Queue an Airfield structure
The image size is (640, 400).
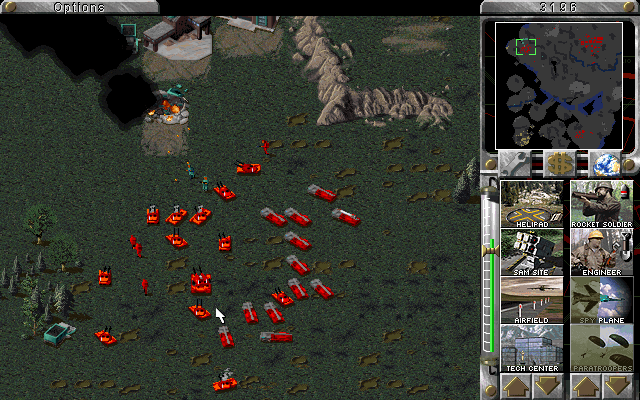point(532,300)
